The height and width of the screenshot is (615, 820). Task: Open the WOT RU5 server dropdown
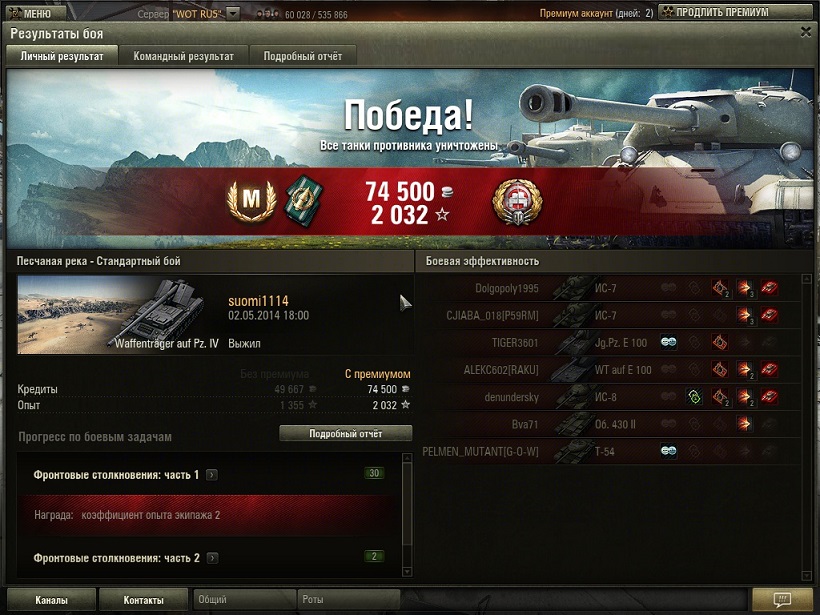pos(233,14)
